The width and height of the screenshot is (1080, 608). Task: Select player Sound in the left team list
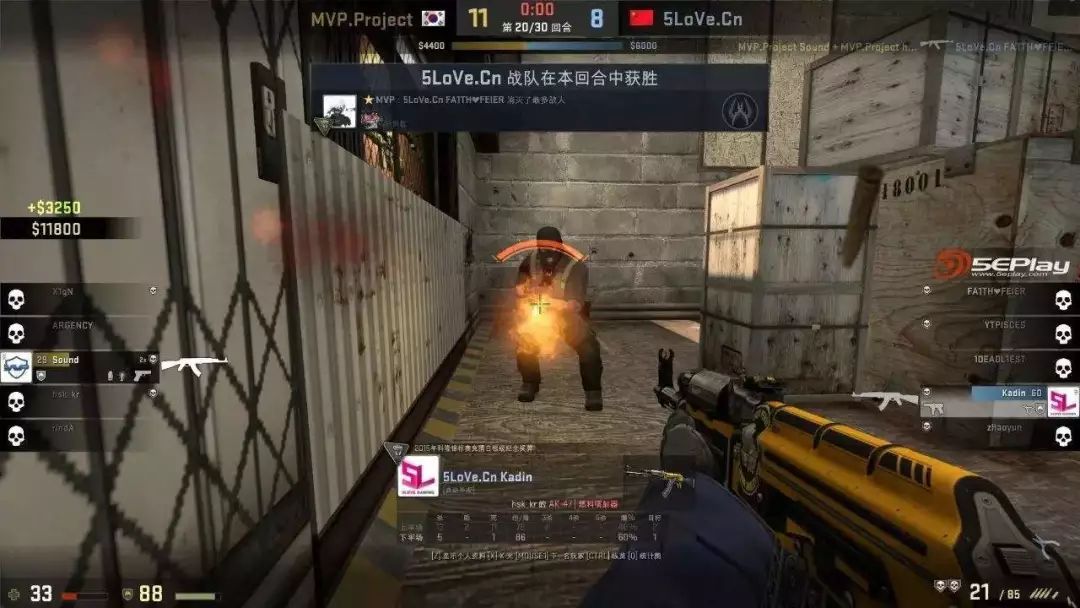[x=66, y=360]
